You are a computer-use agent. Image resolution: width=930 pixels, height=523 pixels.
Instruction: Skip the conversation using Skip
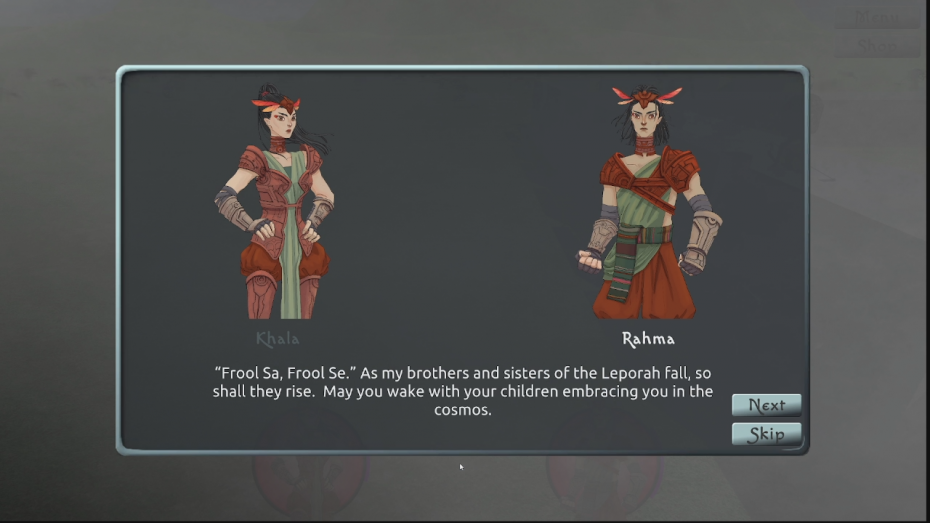tap(766, 434)
